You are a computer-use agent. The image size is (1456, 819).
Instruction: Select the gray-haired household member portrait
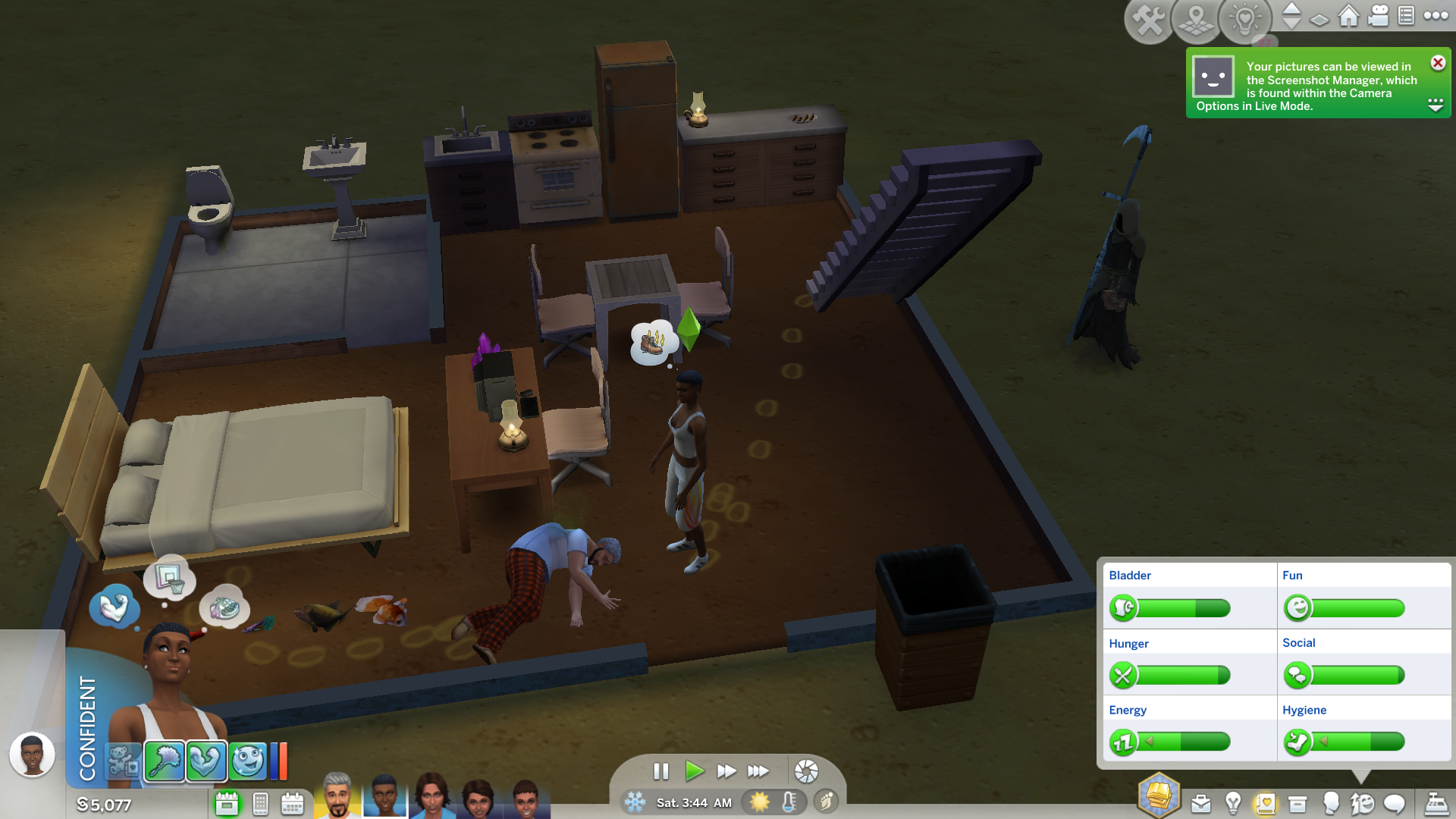point(337,796)
